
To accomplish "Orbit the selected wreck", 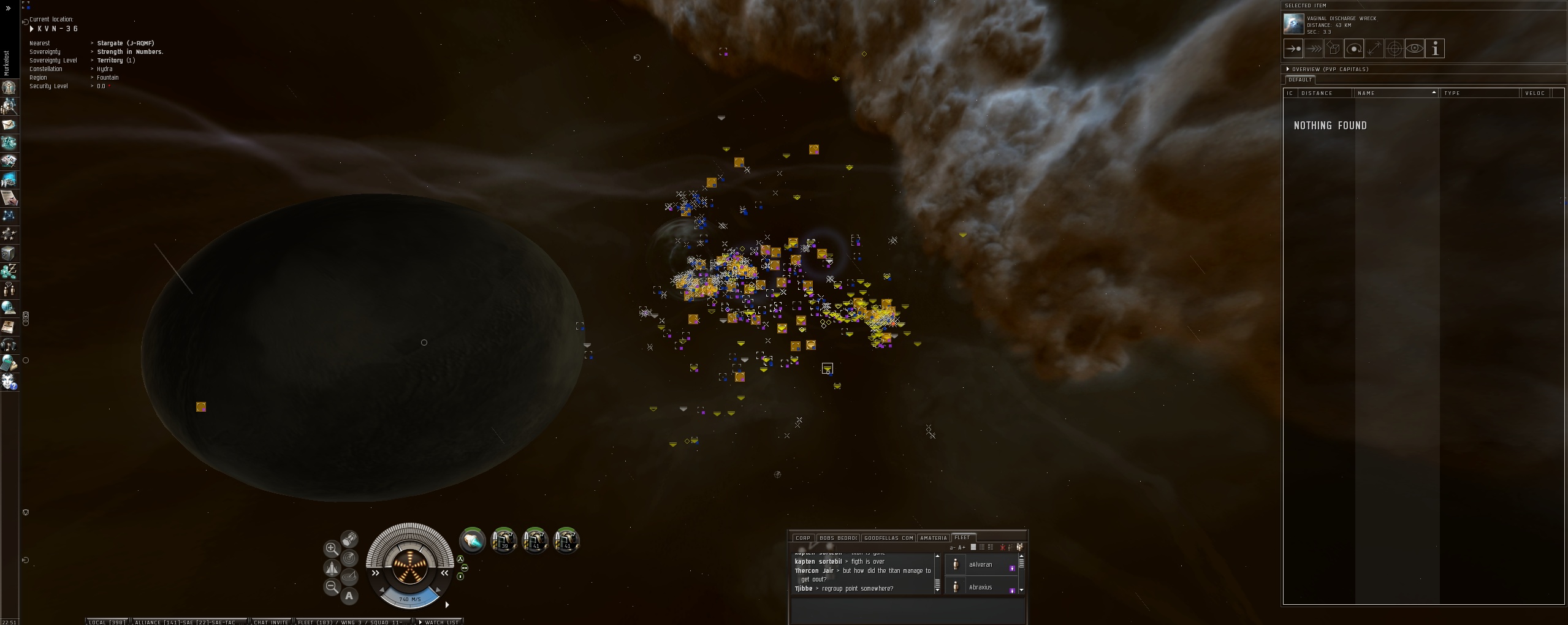I will [x=1353, y=49].
